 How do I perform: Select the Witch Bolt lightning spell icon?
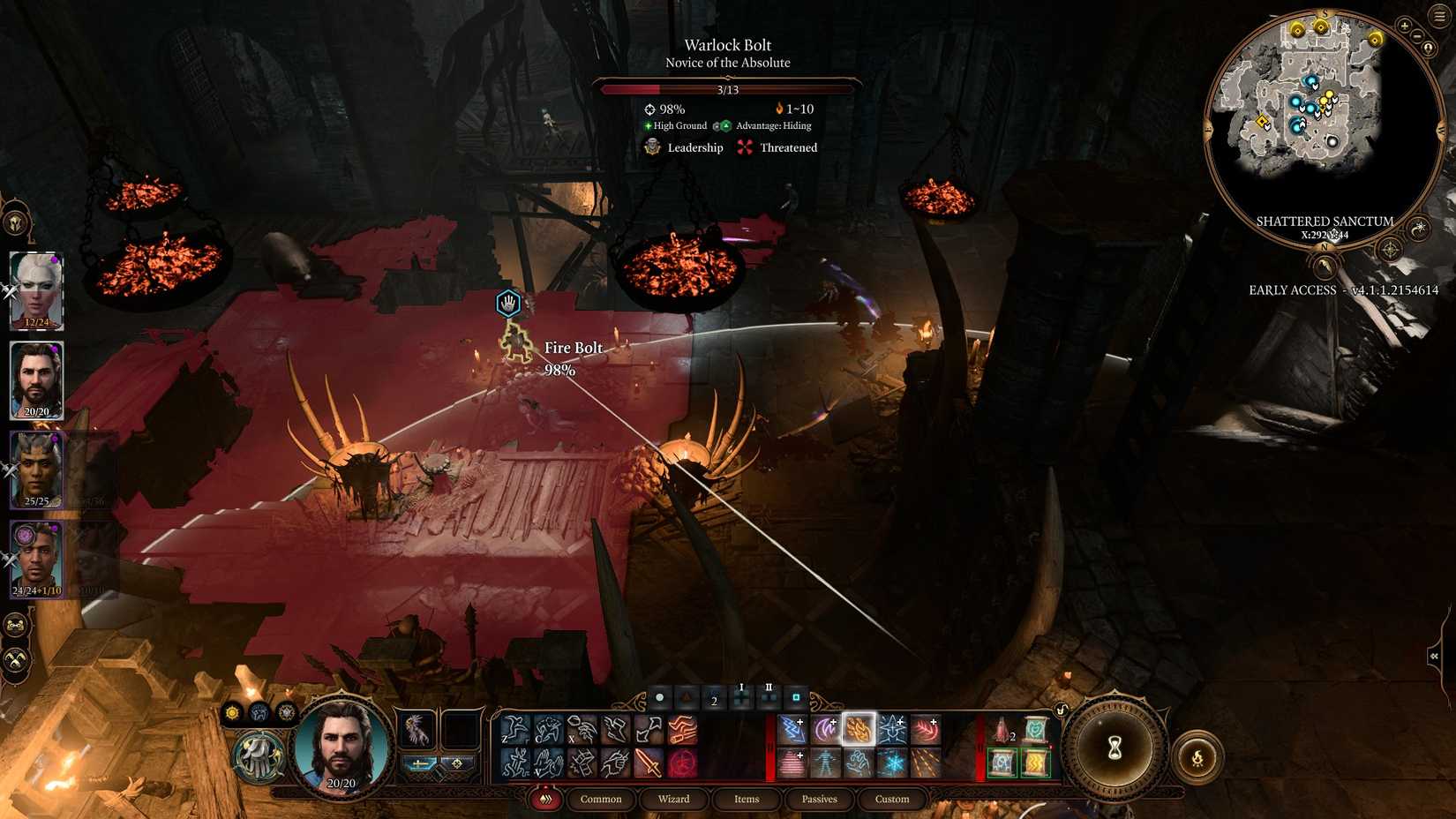click(x=792, y=729)
